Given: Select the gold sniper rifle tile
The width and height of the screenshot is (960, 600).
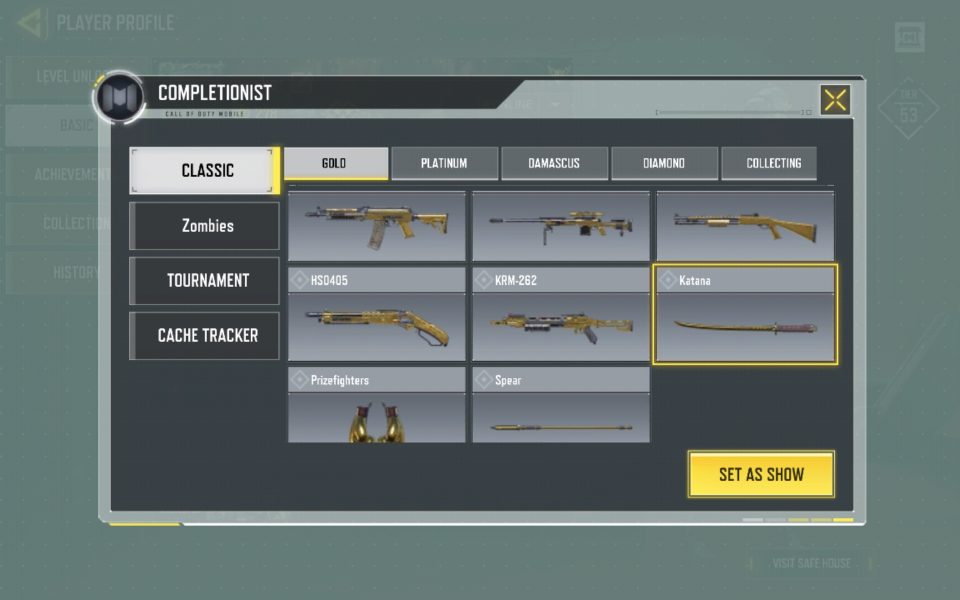Looking at the screenshot, I should point(561,226).
